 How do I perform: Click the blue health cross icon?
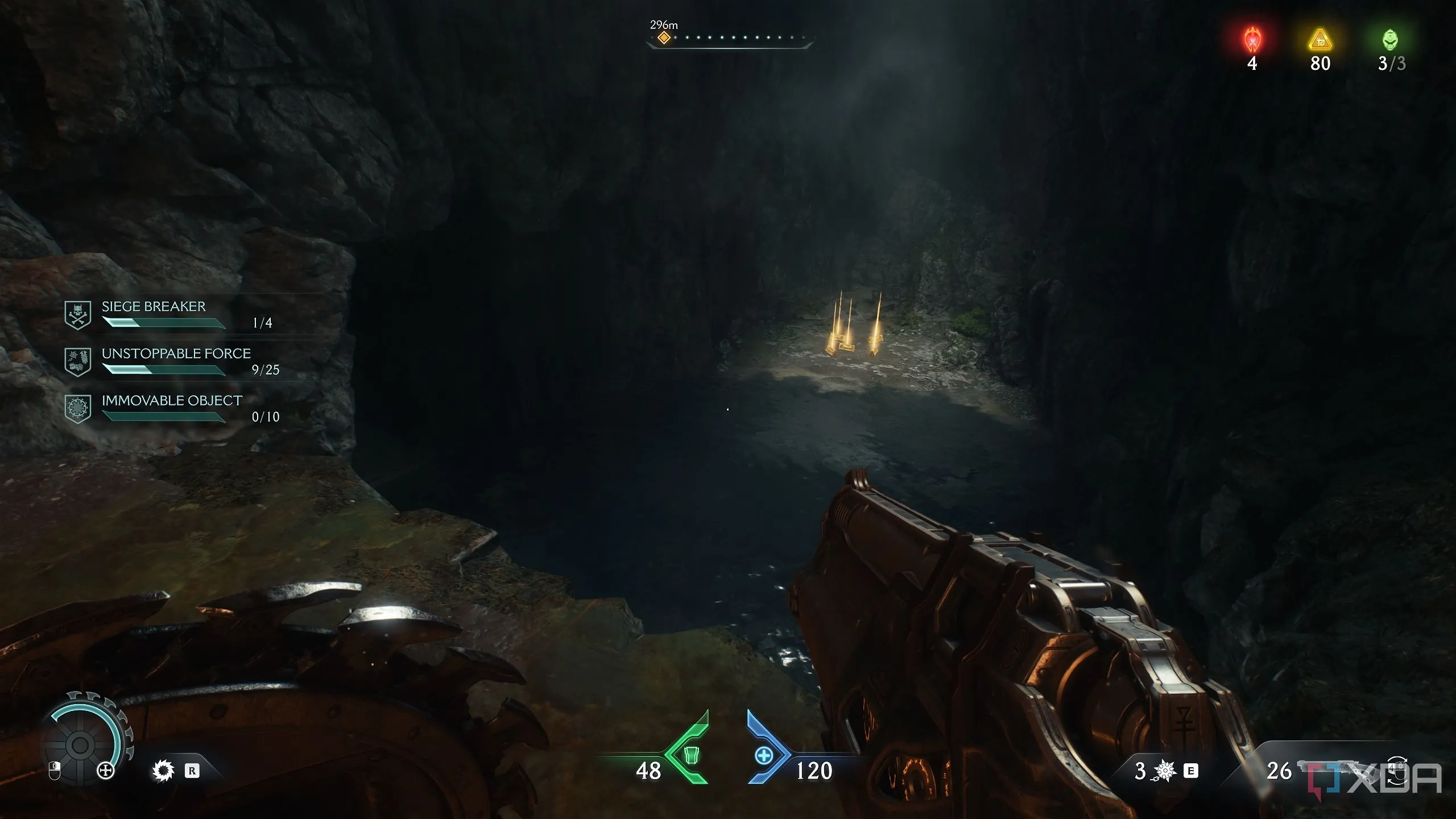[763, 756]
